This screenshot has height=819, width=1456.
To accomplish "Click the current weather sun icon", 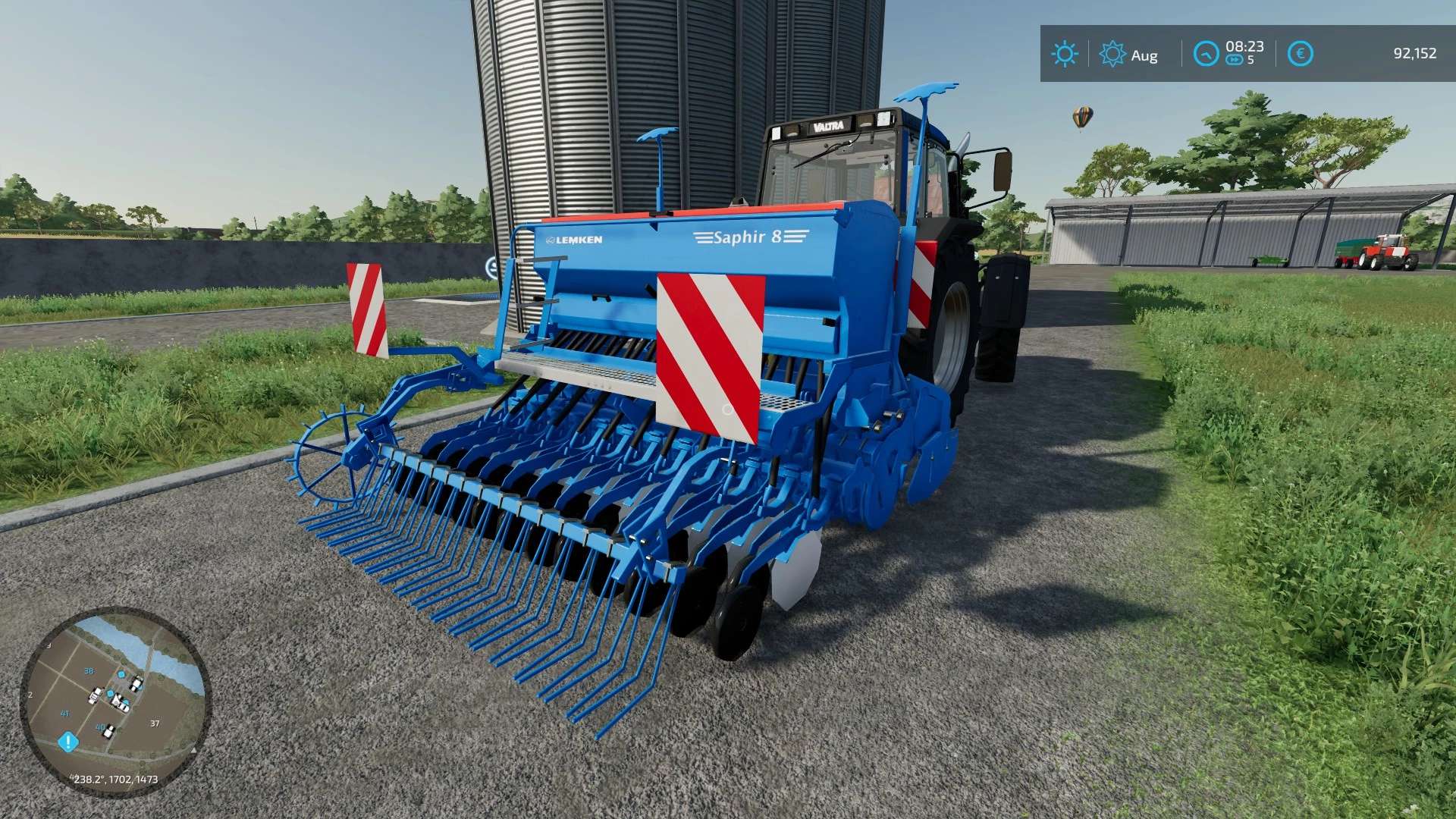I will click(1065, 52).
